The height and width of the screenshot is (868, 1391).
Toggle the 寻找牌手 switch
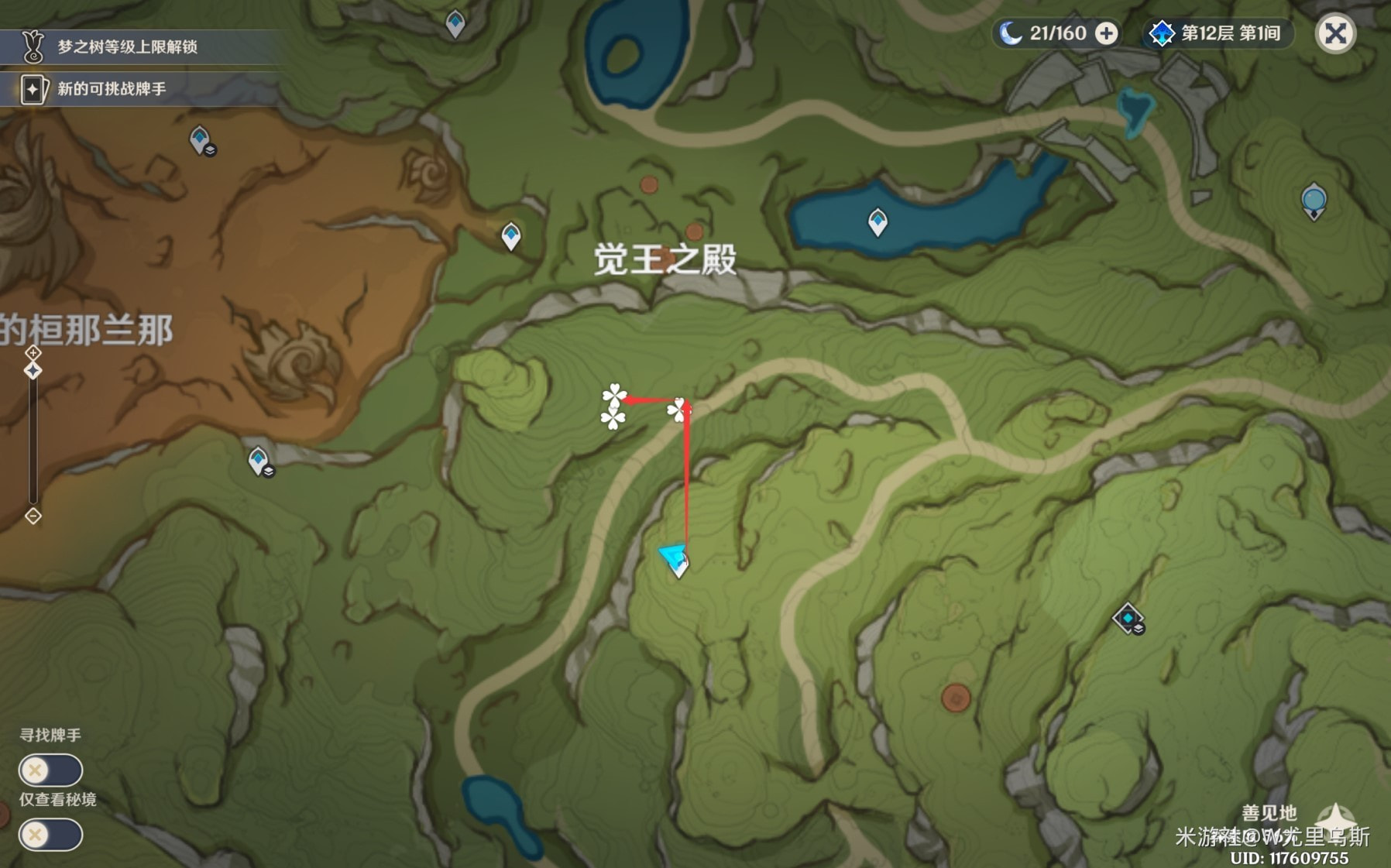coord(50,770)
